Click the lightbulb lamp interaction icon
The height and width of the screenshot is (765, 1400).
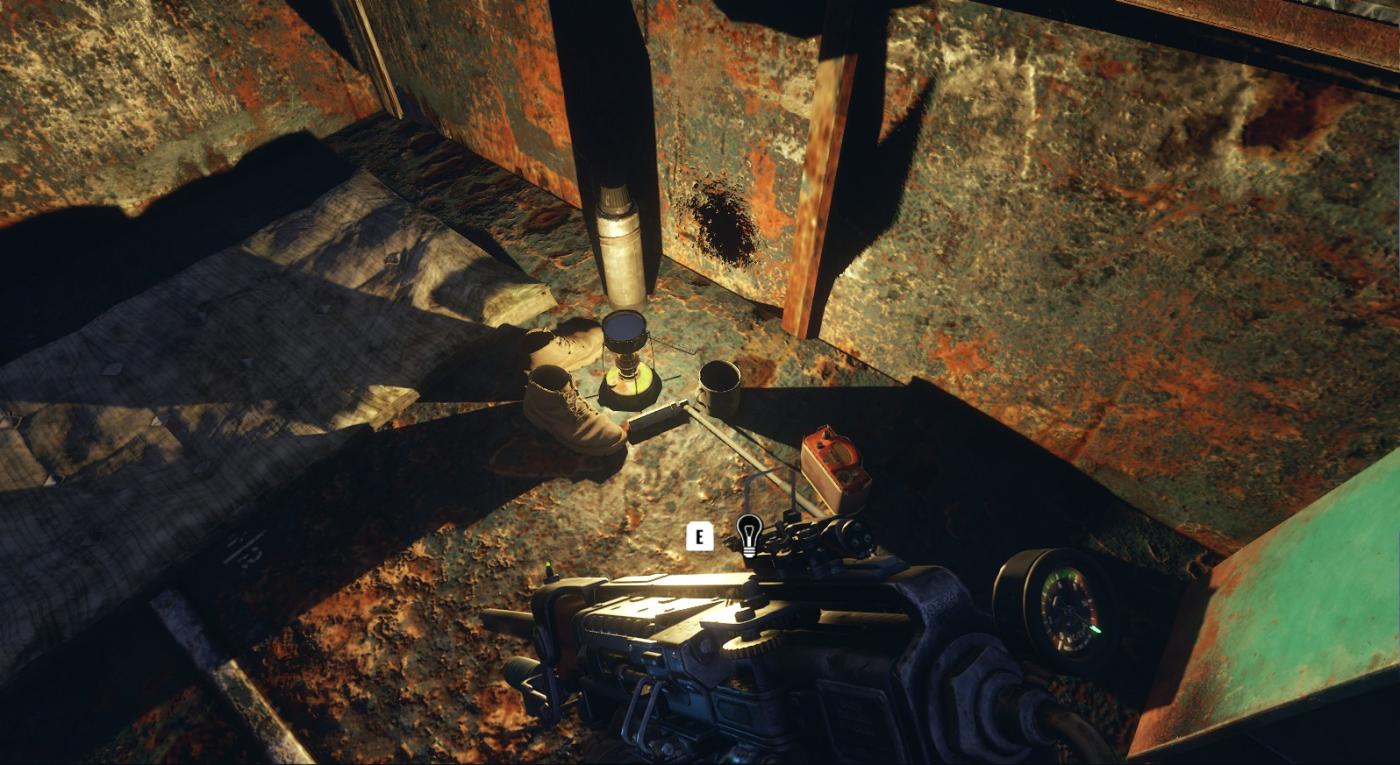click(x=748, y=534)
